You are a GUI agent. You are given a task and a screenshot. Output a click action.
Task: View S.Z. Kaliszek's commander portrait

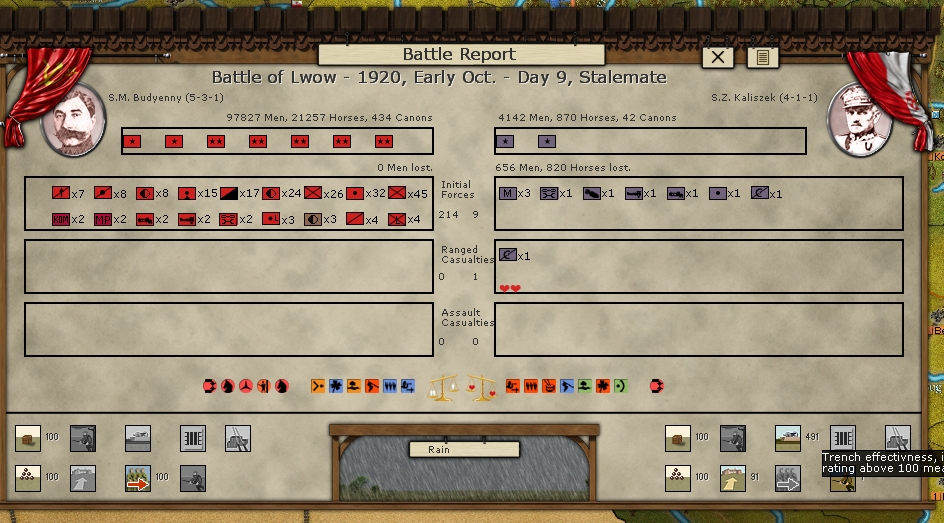pos(859,121)
